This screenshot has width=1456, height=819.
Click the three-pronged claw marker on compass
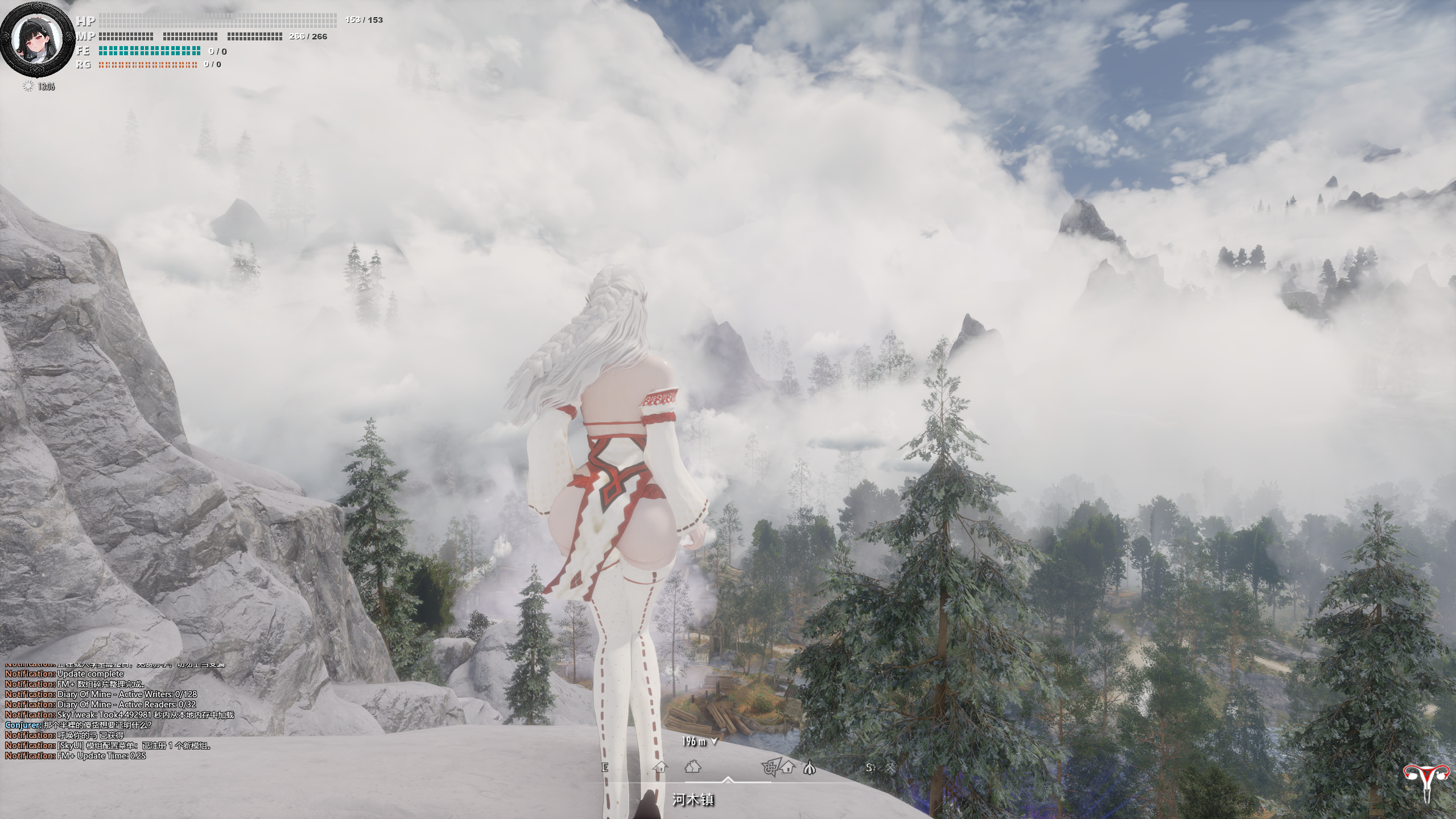[810, 768]
